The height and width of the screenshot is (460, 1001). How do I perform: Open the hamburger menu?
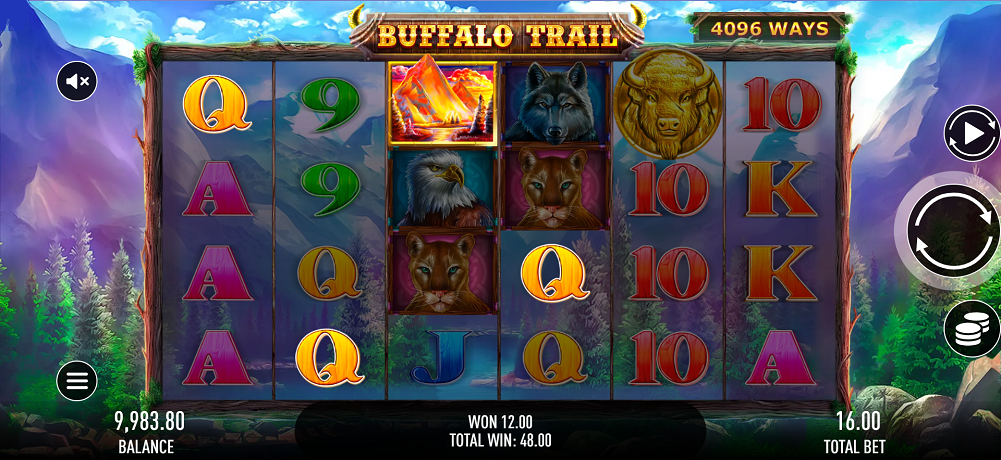(x=77, y=380)
